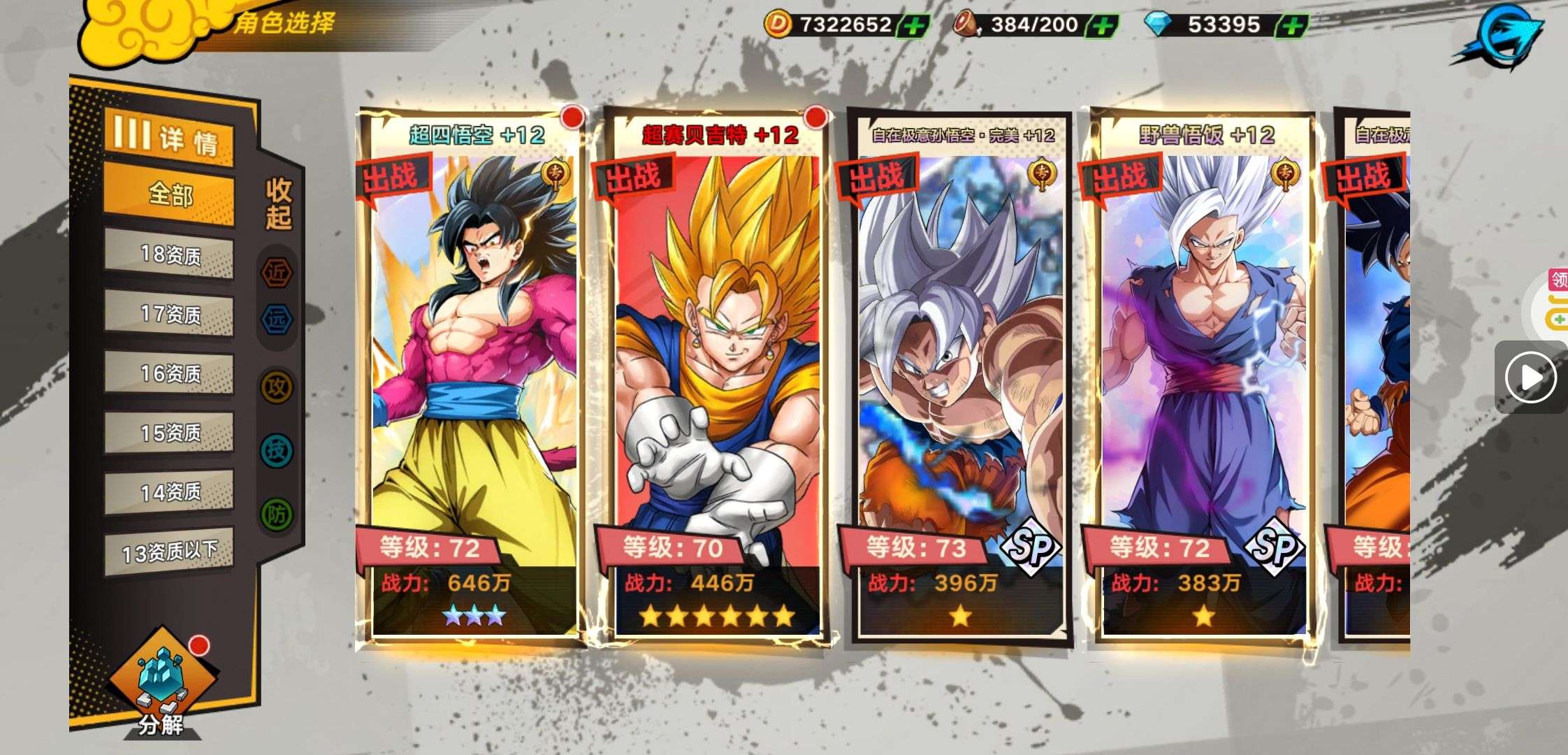Choose the 14资质 filter
The image size is (1568, 755).
coord(169,493)
